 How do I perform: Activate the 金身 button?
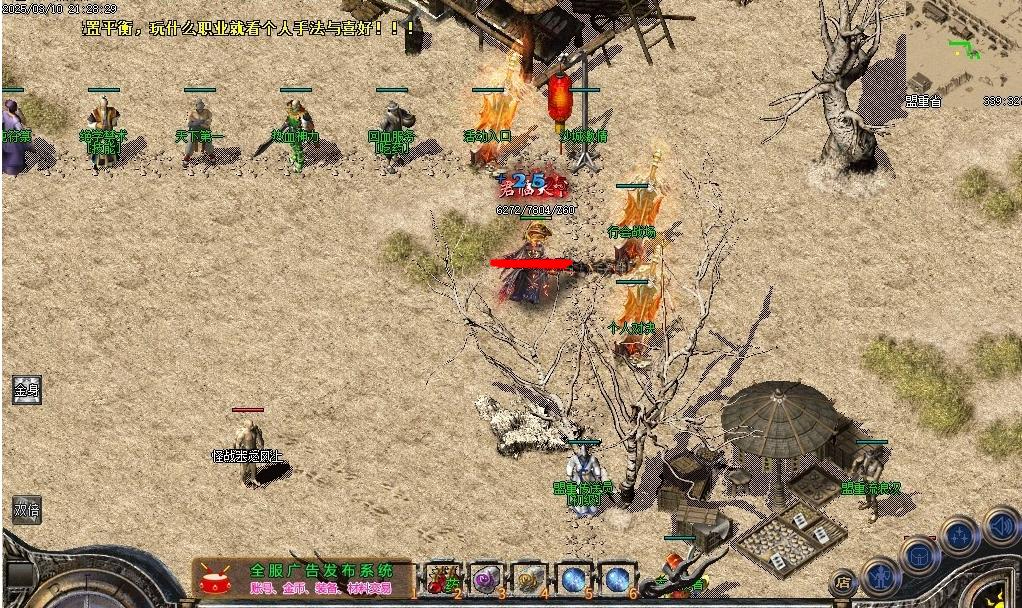click(27, 389)
